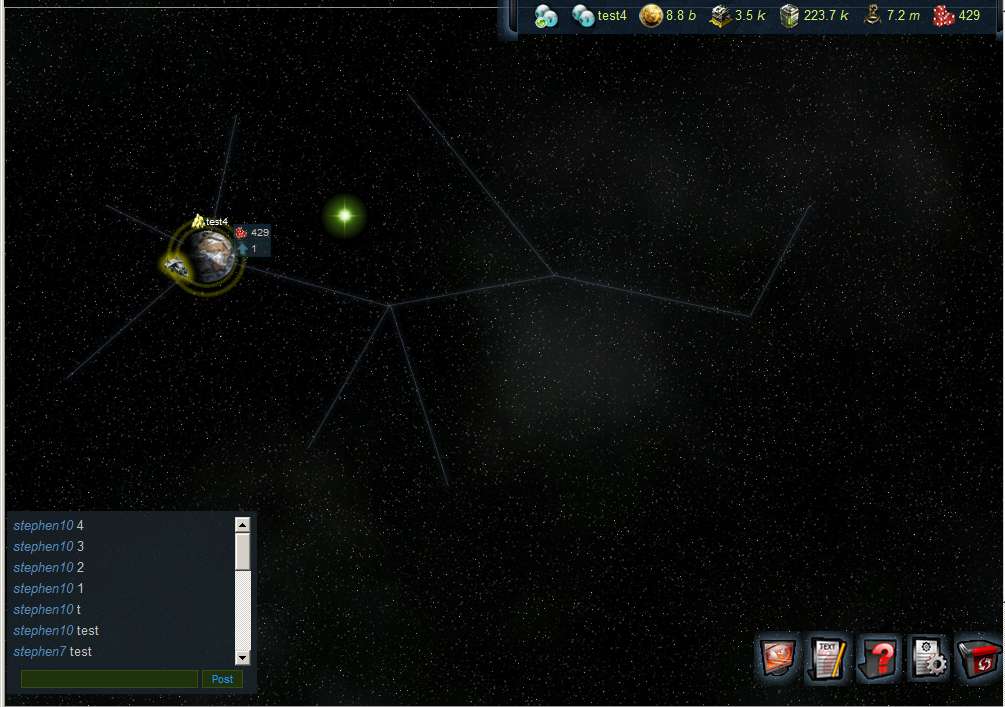Open the orange screen monitor icon

coord(779,659)
